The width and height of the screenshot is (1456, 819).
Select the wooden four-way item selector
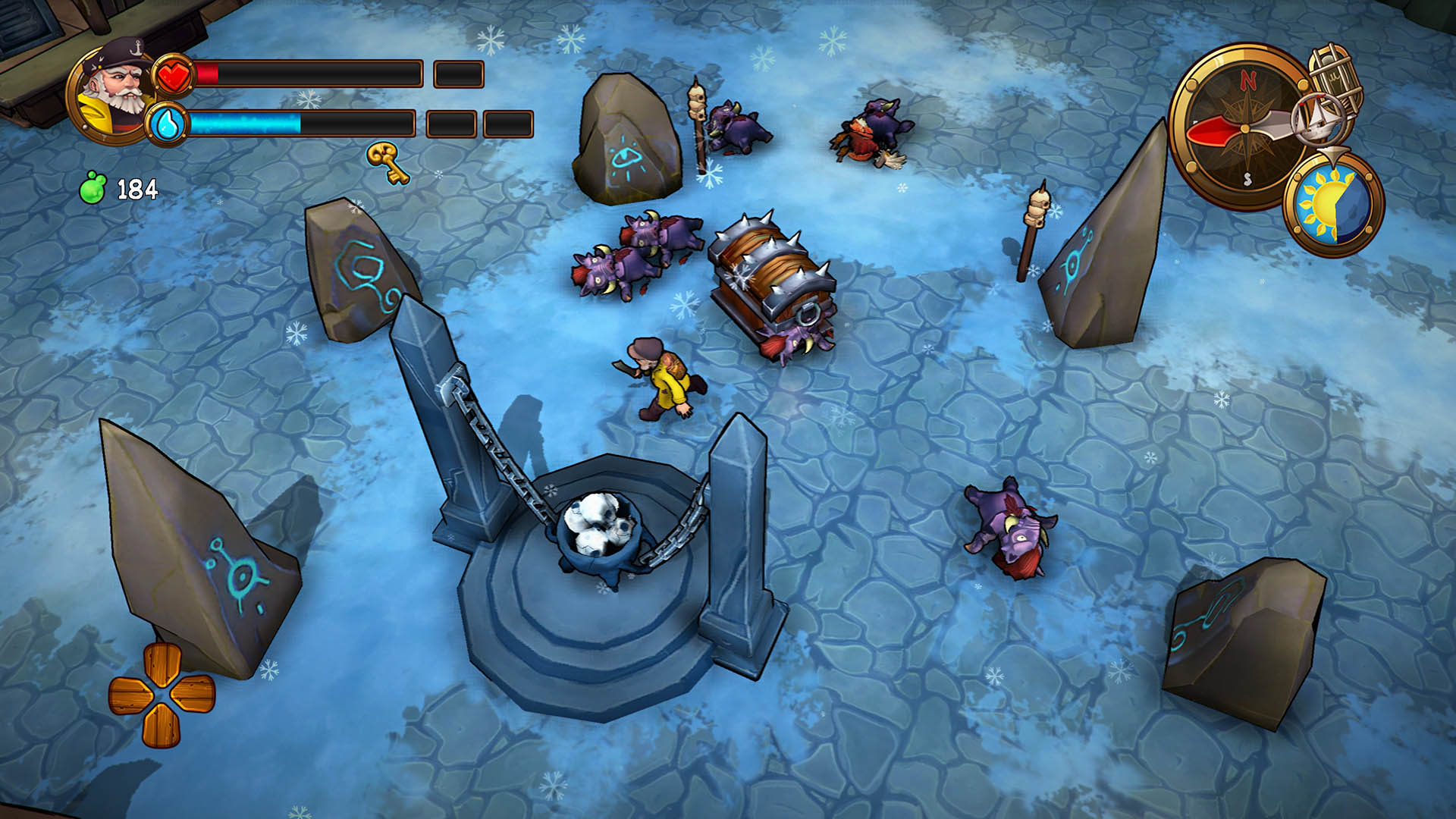pyautogui.click(x=162, y=694)
